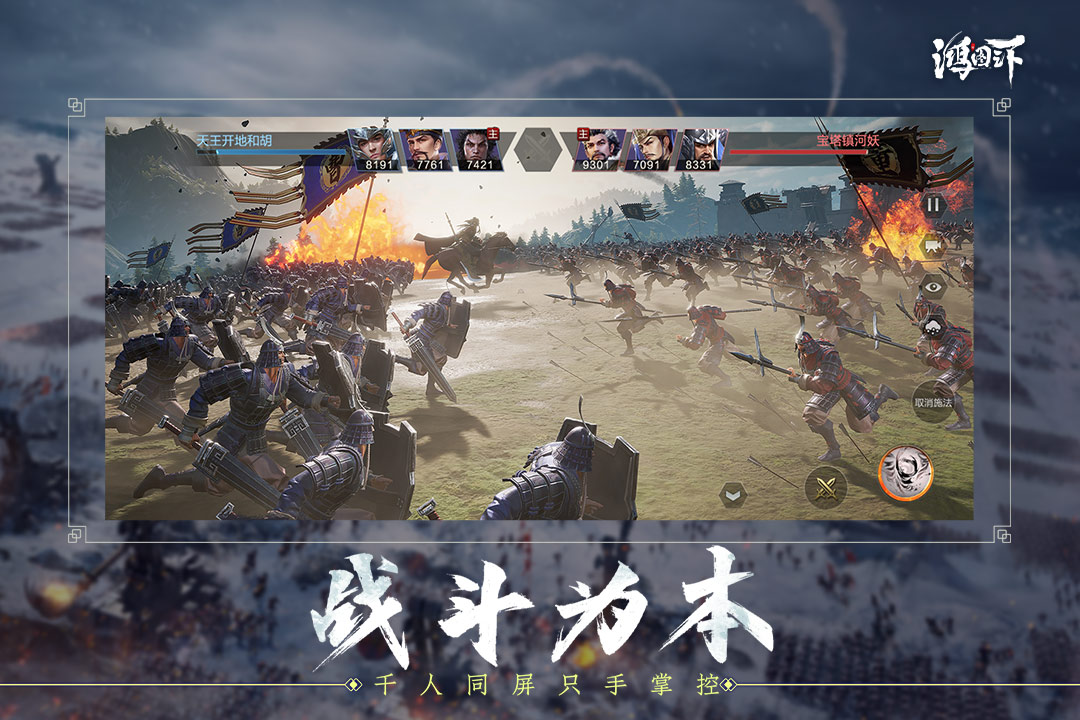Screen dimensions: 1080x720
Task: Pick the allied commander portrait with 7421
Action: click(476, 149)
